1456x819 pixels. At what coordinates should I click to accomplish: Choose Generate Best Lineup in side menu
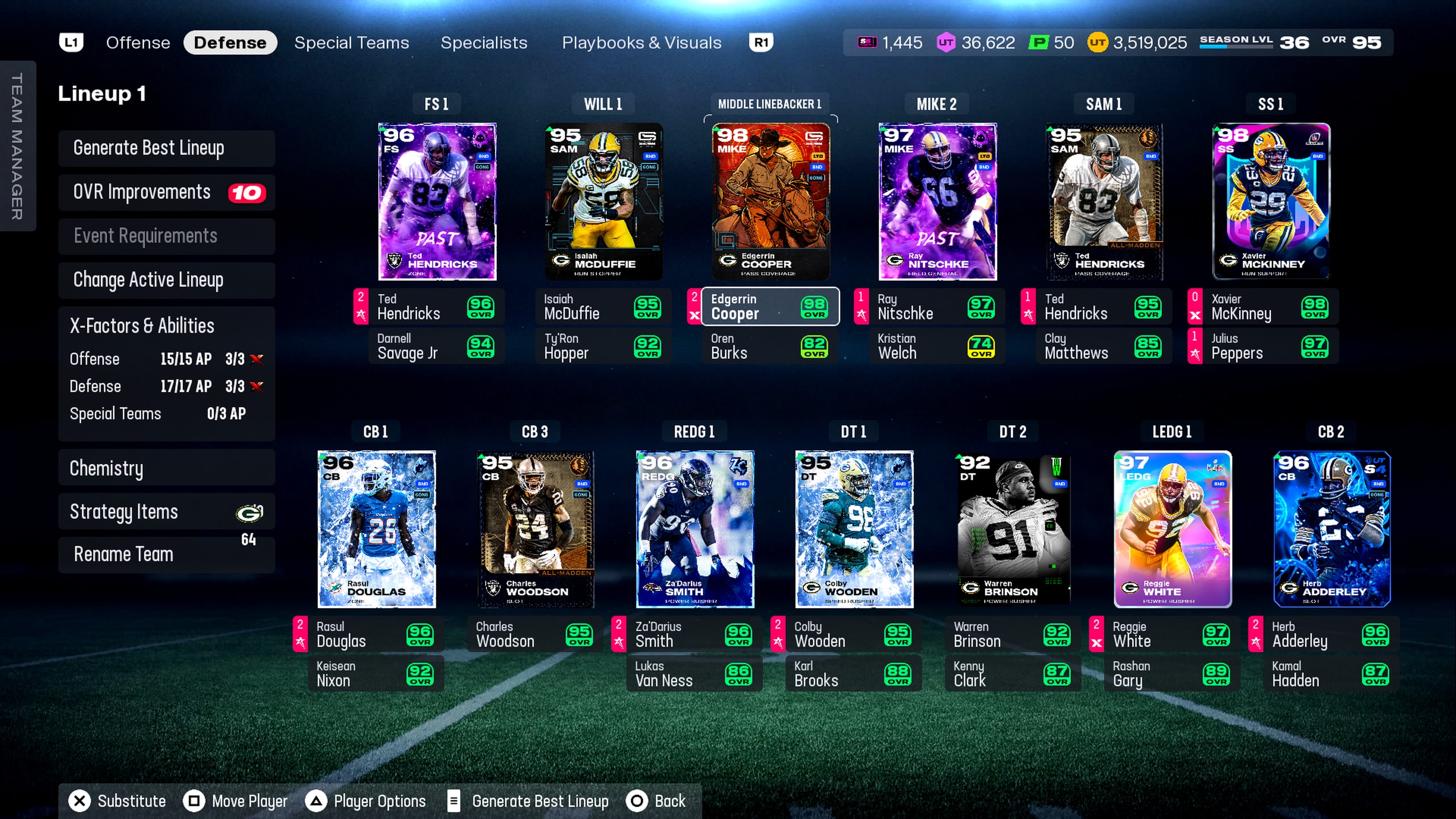166,148
